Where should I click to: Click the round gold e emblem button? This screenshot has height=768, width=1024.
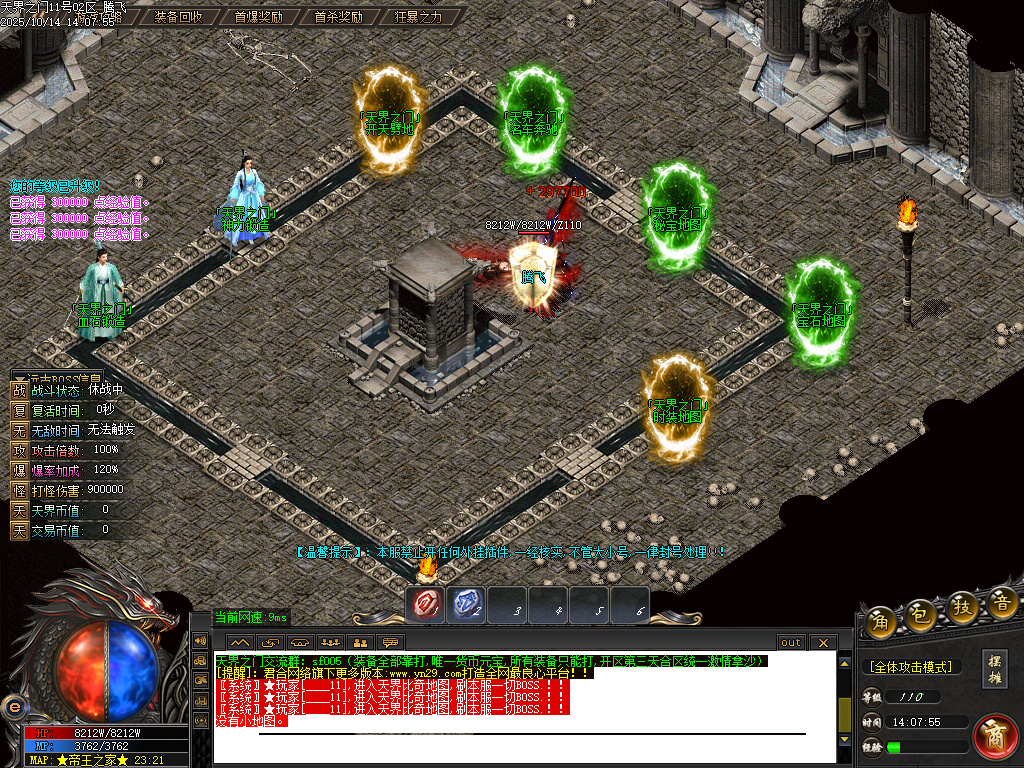[14, 707]
